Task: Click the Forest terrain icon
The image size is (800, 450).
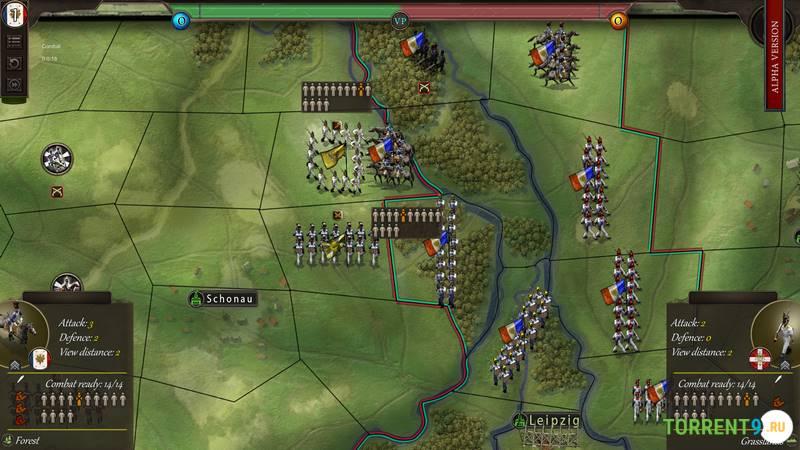Action: [x=9, y=438]
